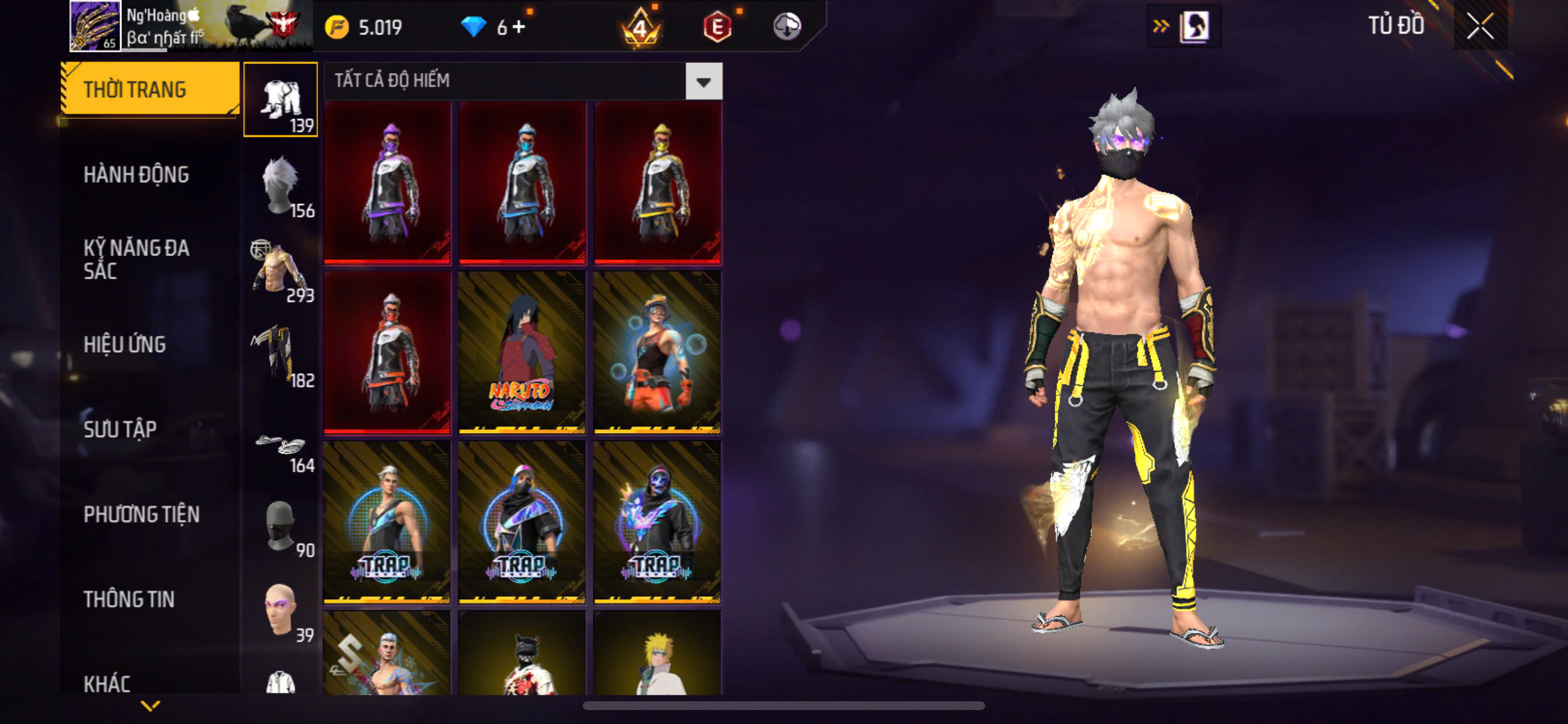Show the PHƯƠNG TIỆN tab

point(141,515)
